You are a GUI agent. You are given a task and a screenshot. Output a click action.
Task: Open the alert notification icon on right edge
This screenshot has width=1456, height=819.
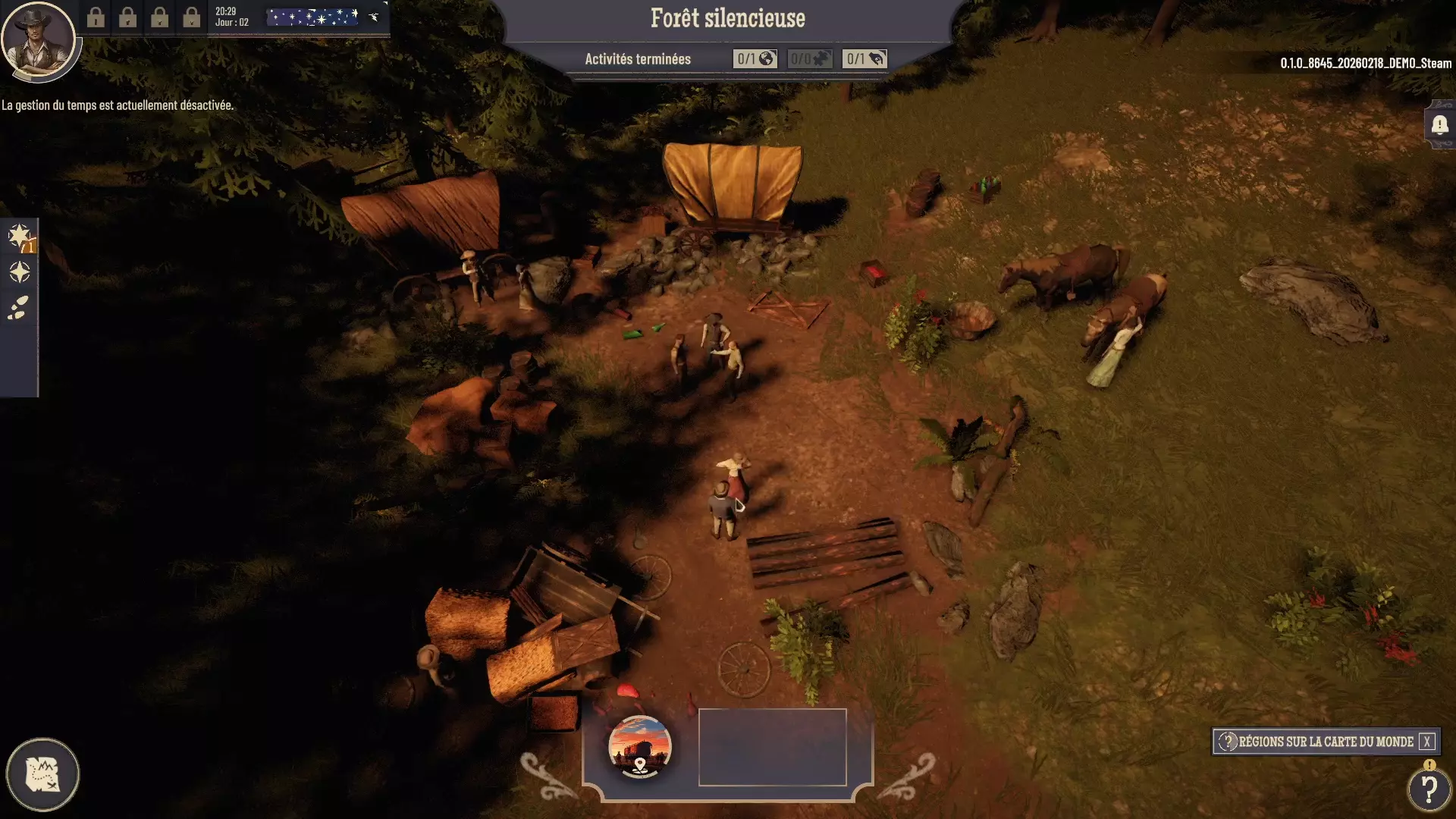point(1439,127)
